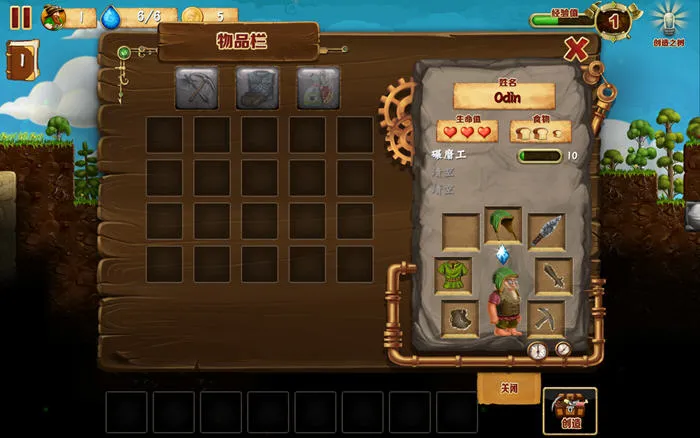Switch to the pickaxe tools category tab
The image size is (700, 438).
point(197,88)
